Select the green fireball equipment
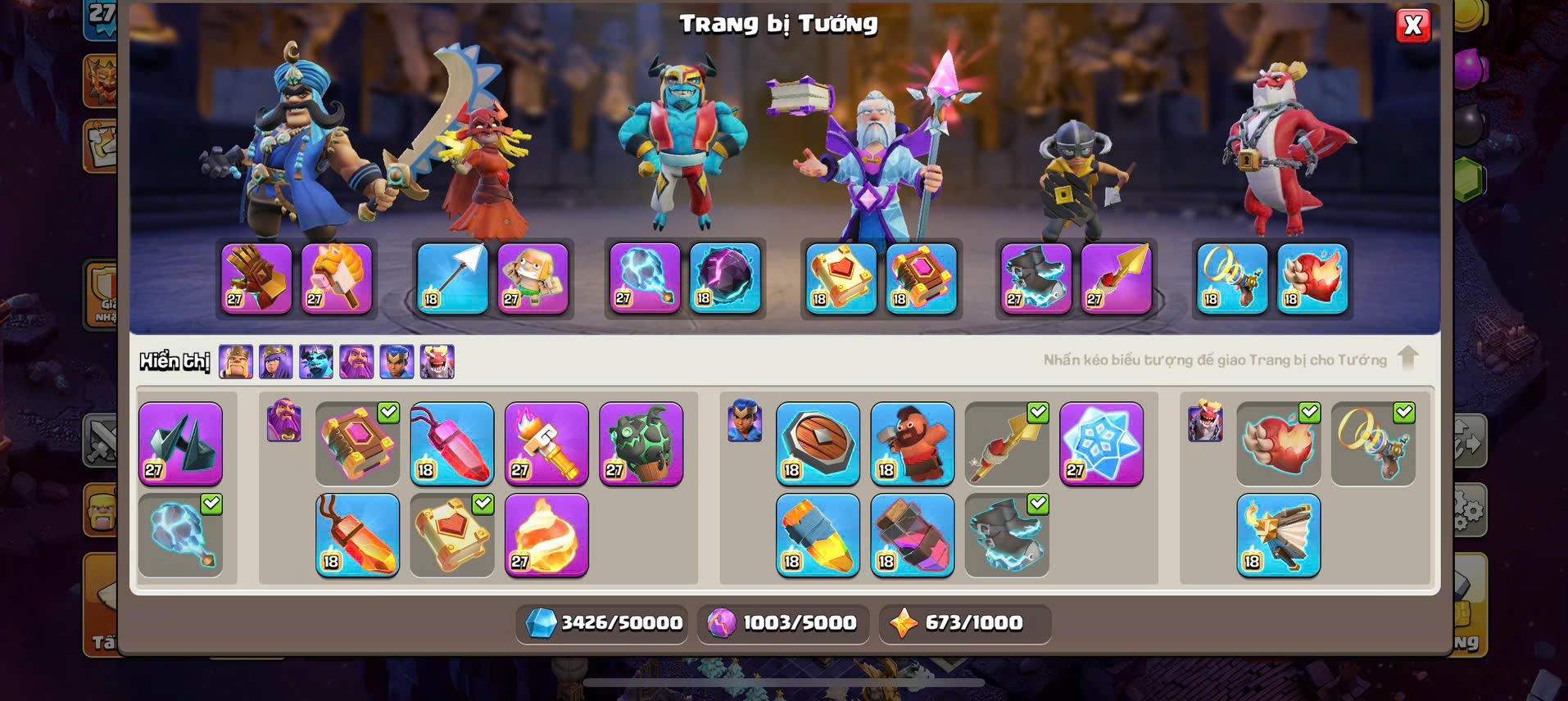 [641, 444]
